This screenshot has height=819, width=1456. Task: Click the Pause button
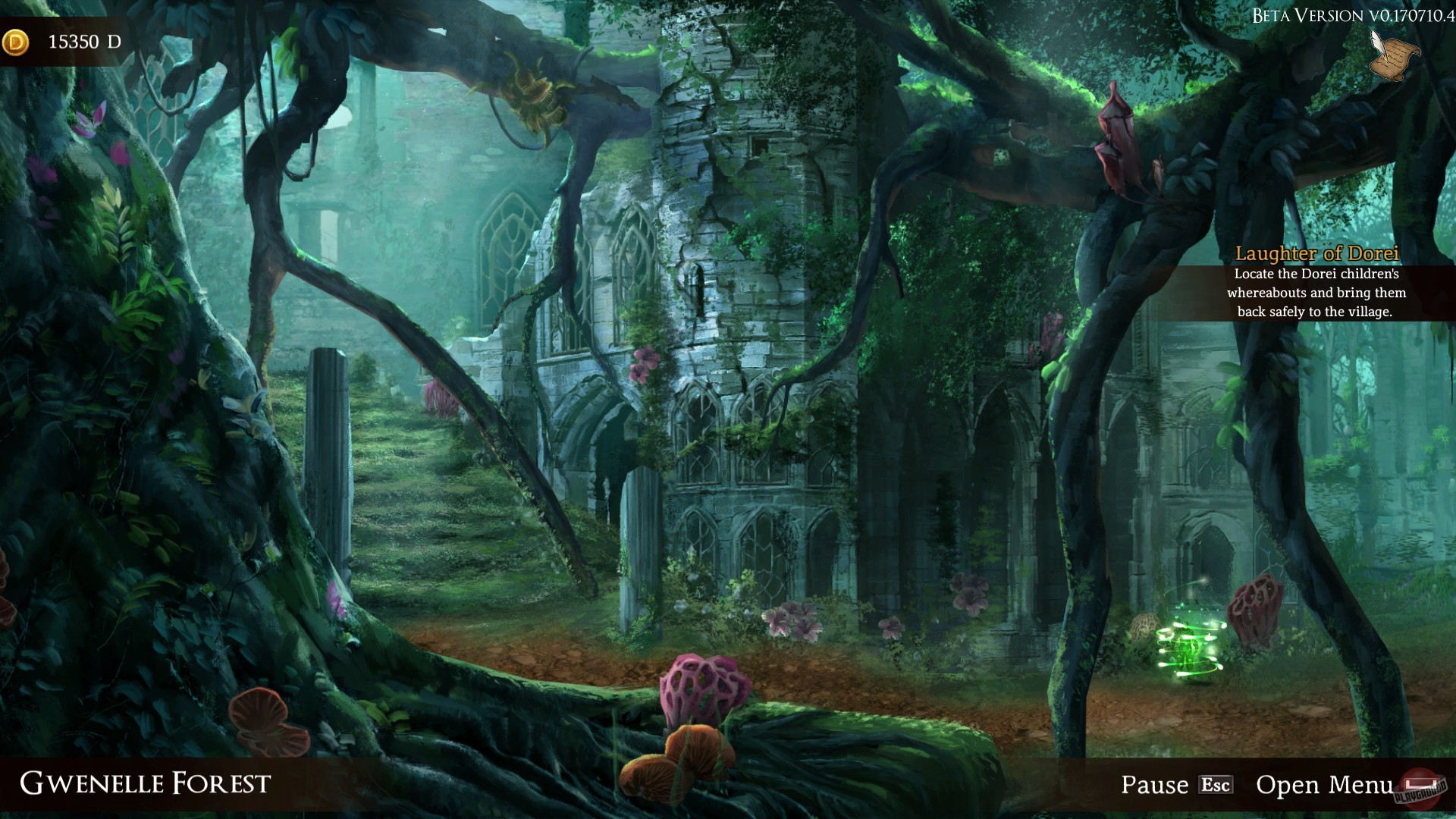[x=1154, y=783]
